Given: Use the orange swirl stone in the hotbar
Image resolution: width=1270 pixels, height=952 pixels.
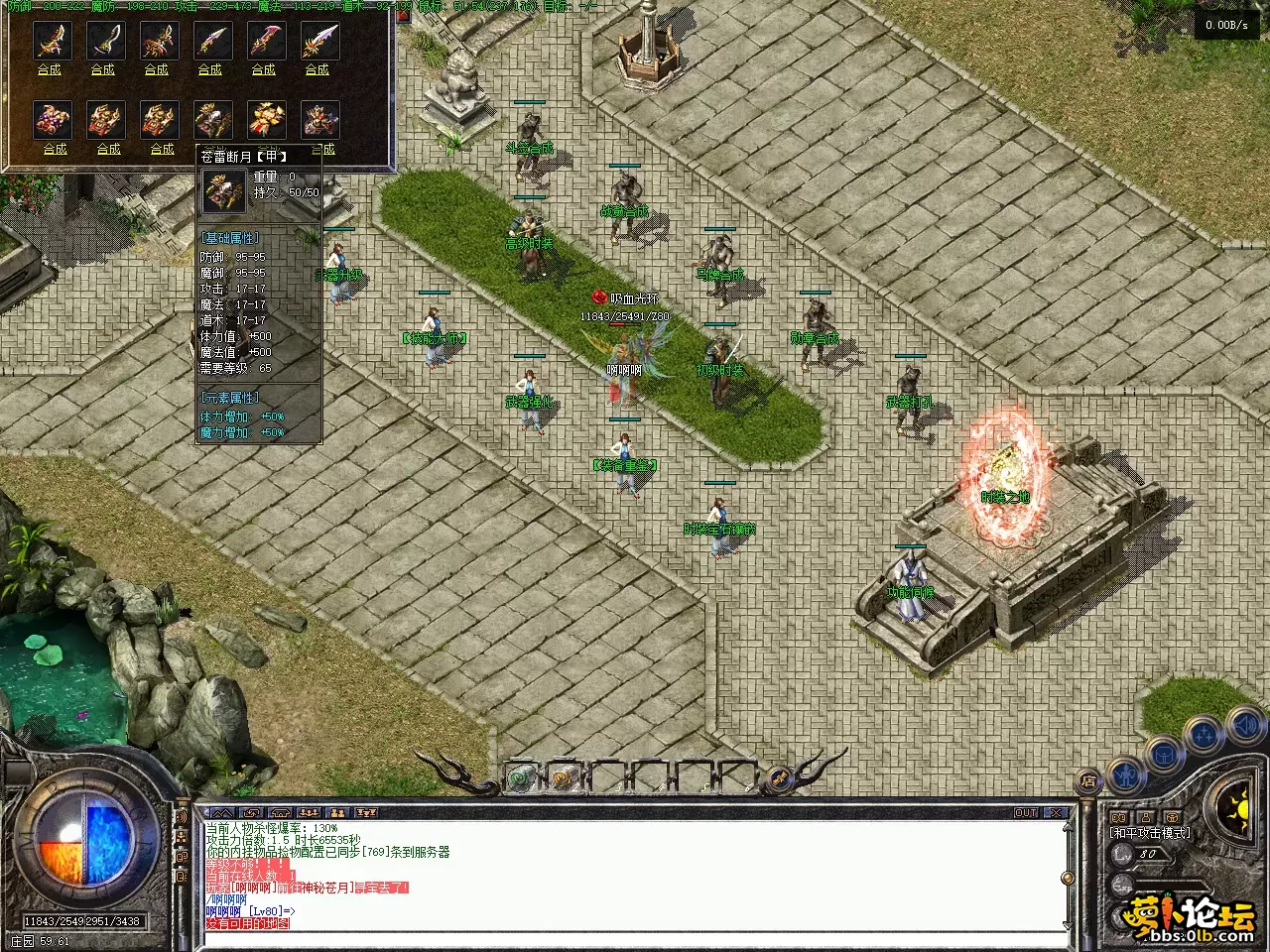Looking at the screenshot, I should [563, 778].
